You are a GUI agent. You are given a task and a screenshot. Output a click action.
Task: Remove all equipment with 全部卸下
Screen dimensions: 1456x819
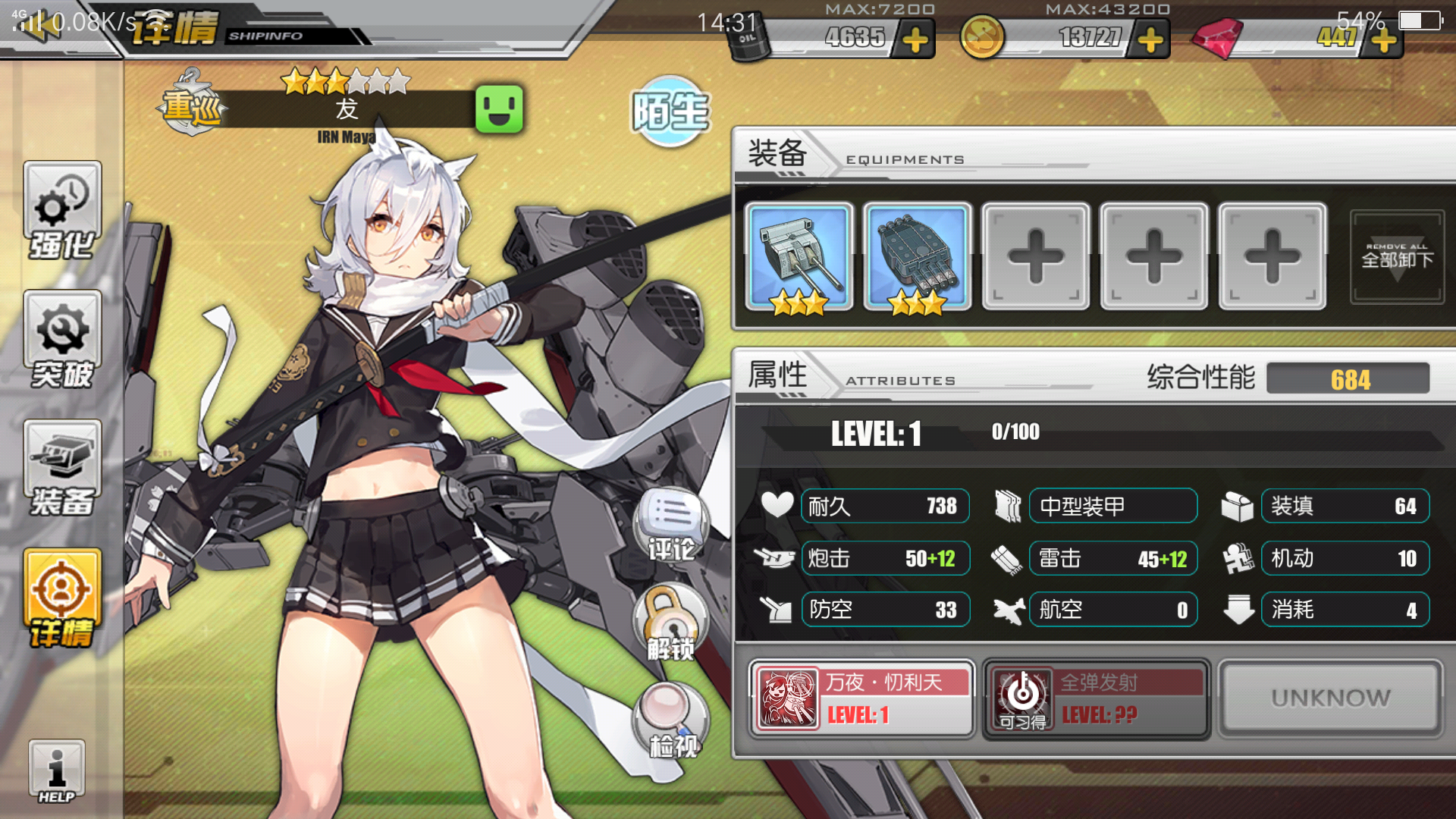point(1397,258)
